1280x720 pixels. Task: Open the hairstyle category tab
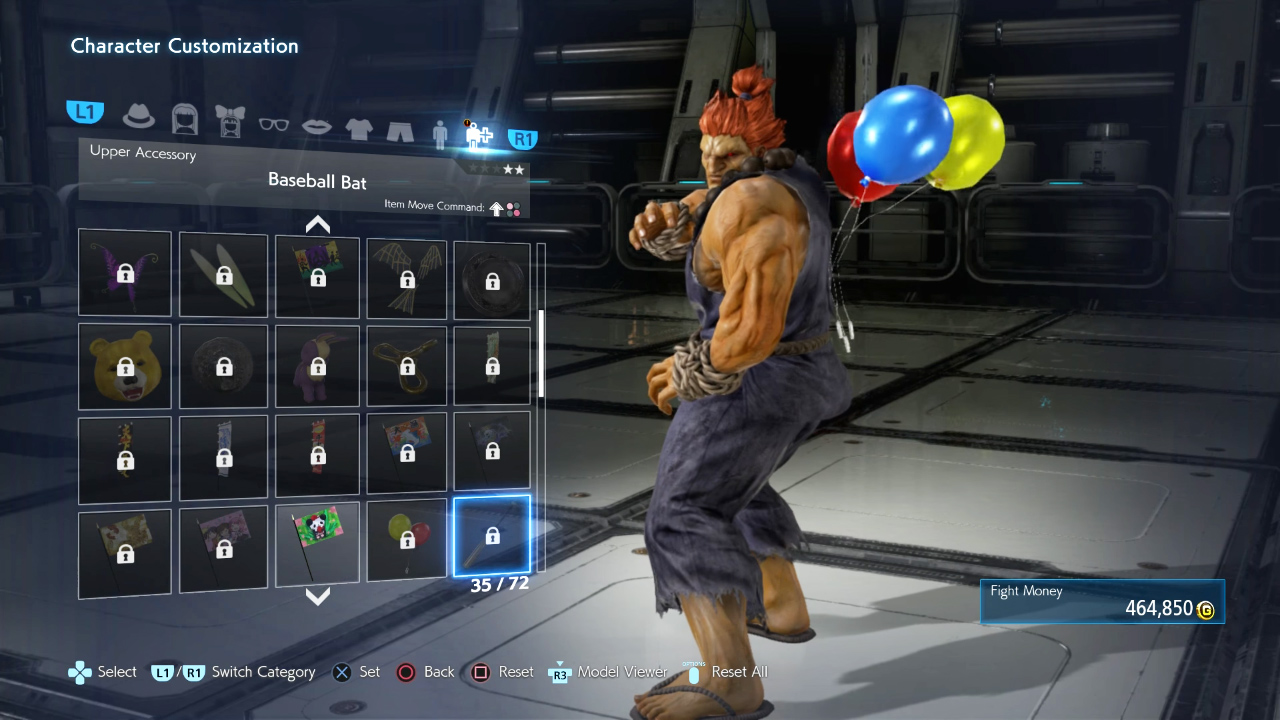pos(185,119)
